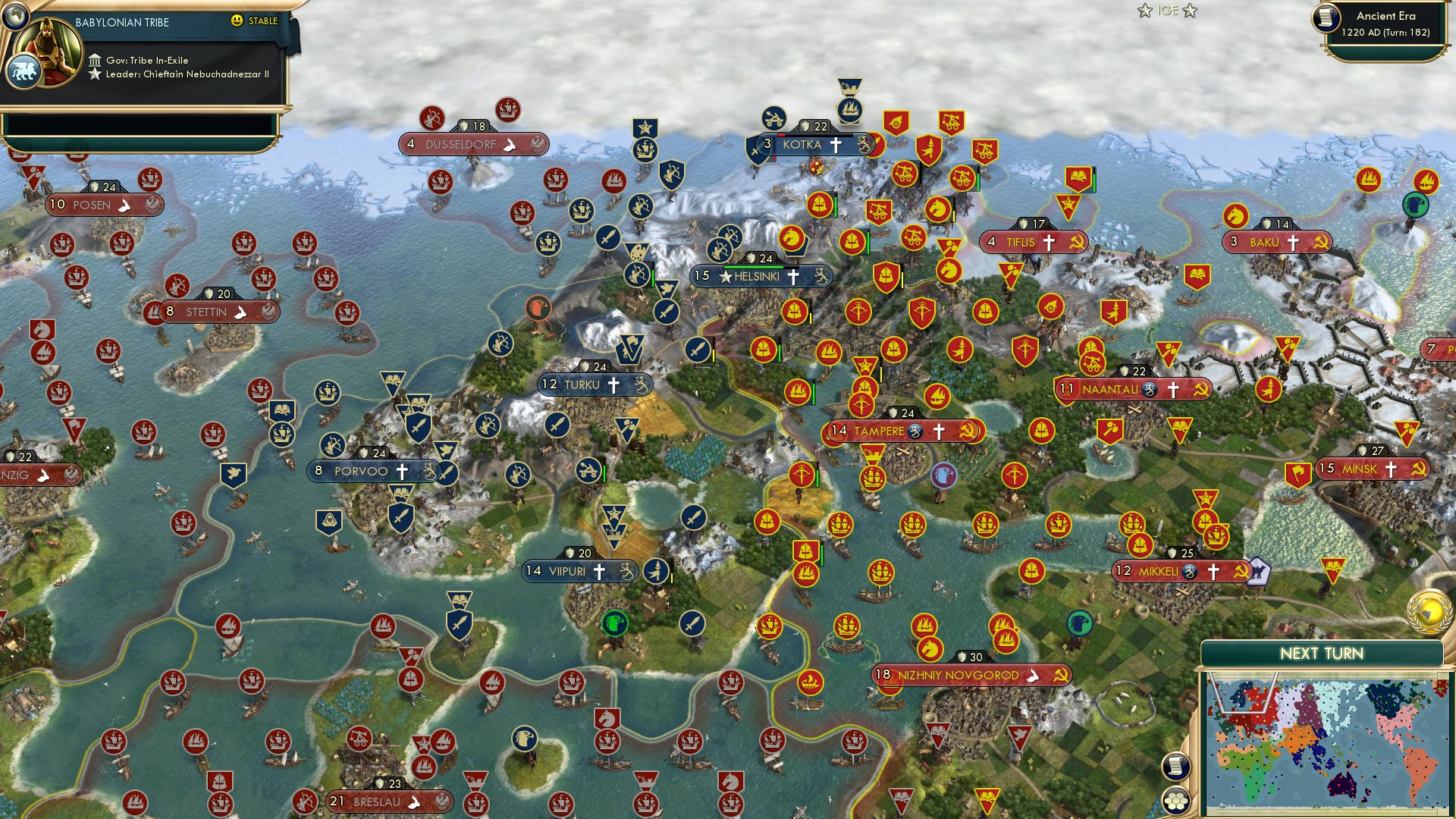Select the Tampere city name label

pos(880,430)
